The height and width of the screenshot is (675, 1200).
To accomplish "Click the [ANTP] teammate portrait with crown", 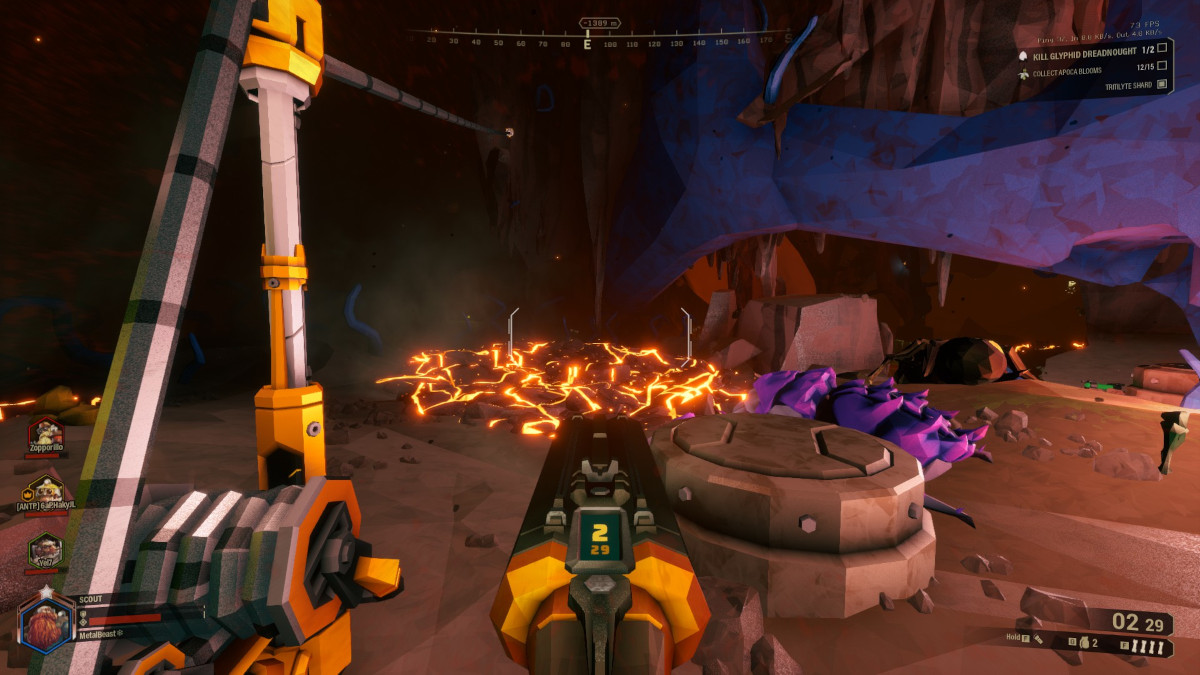I will (45, 491).
